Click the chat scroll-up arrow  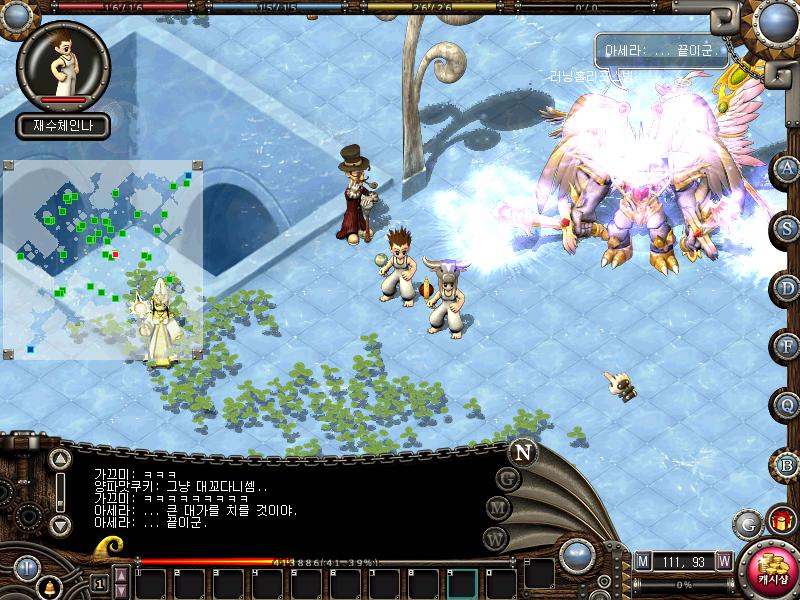click(x=60, y=459)
